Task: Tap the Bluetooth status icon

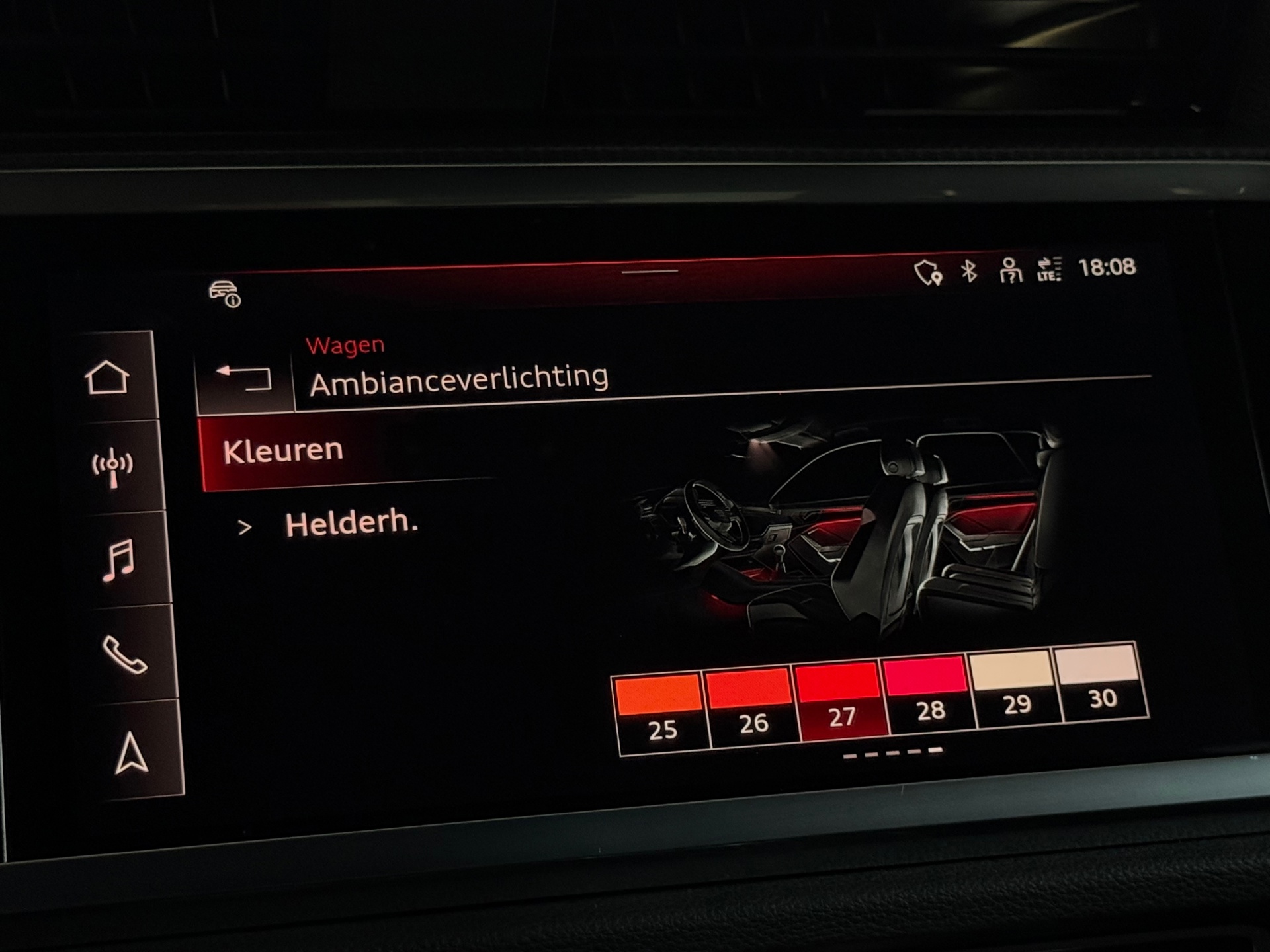Action: [x=969, y=271]
